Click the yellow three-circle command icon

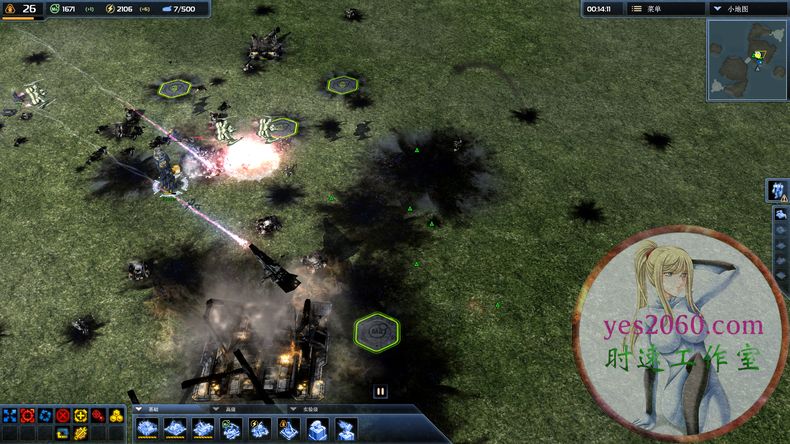116,415
